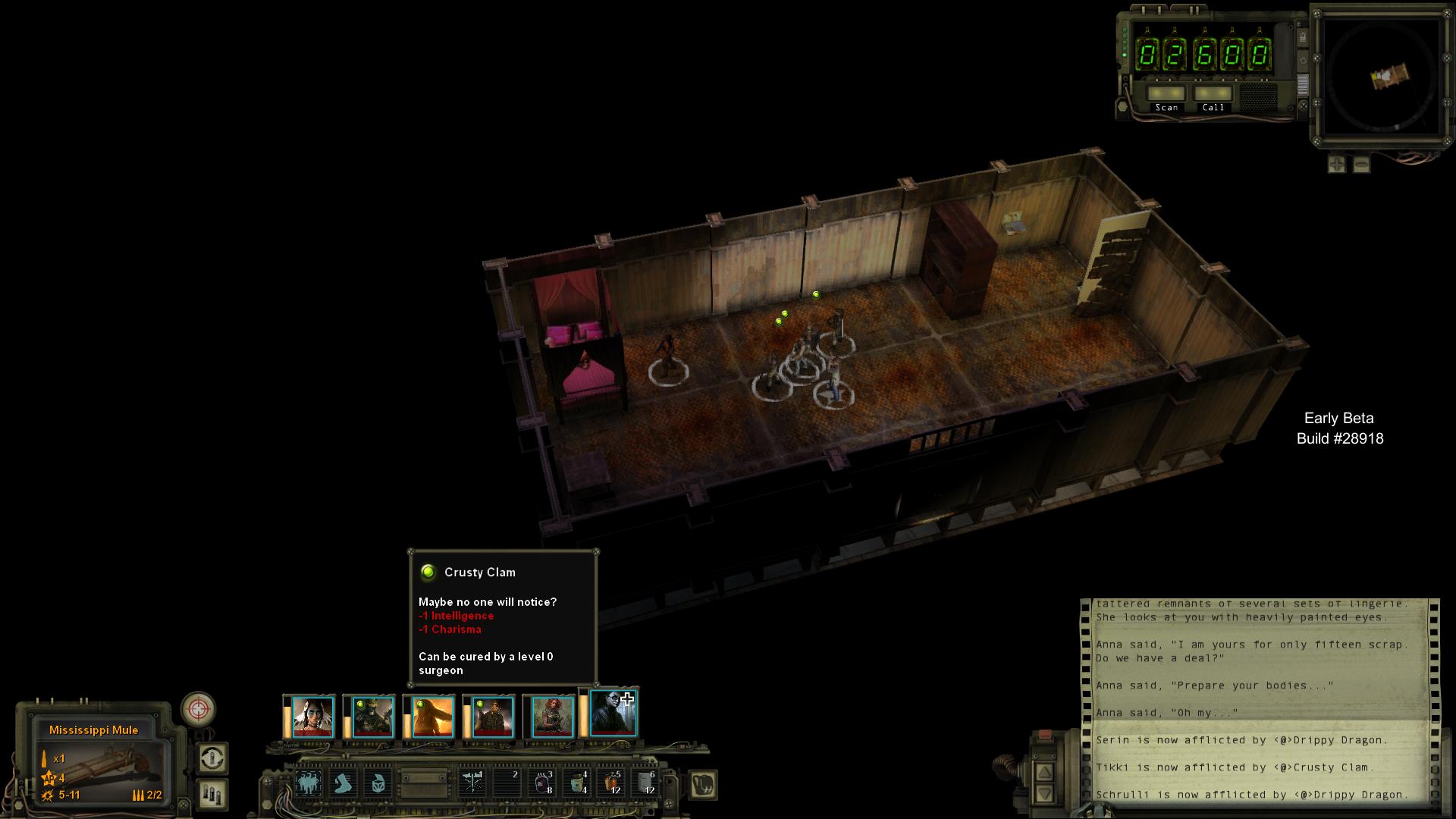The width and height of the screenshot is (1456, 819).
Task: Activate the red crosshair attack button
Action: [x=199, y=710]
